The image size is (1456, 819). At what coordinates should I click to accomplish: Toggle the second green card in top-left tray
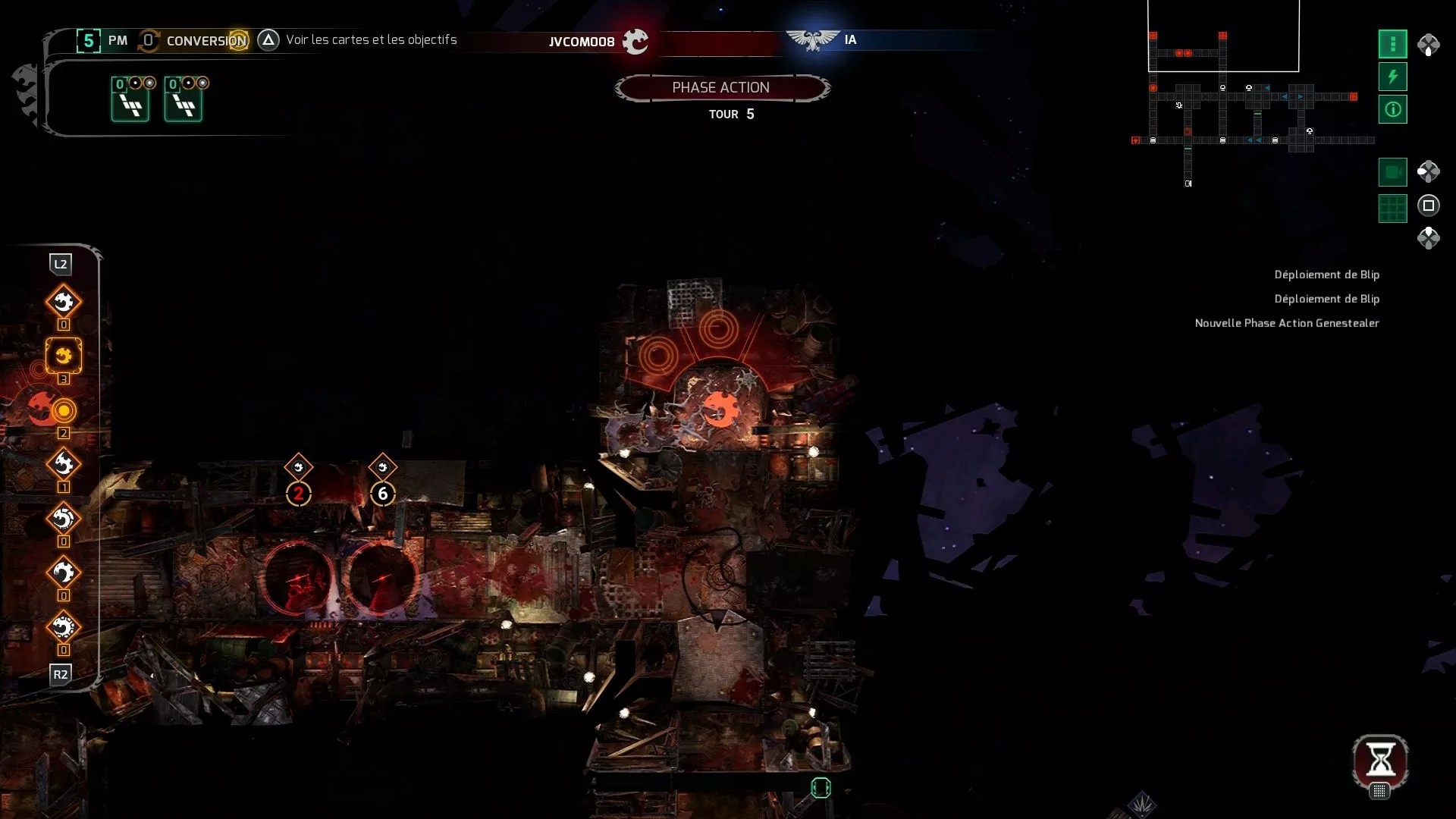184,99
